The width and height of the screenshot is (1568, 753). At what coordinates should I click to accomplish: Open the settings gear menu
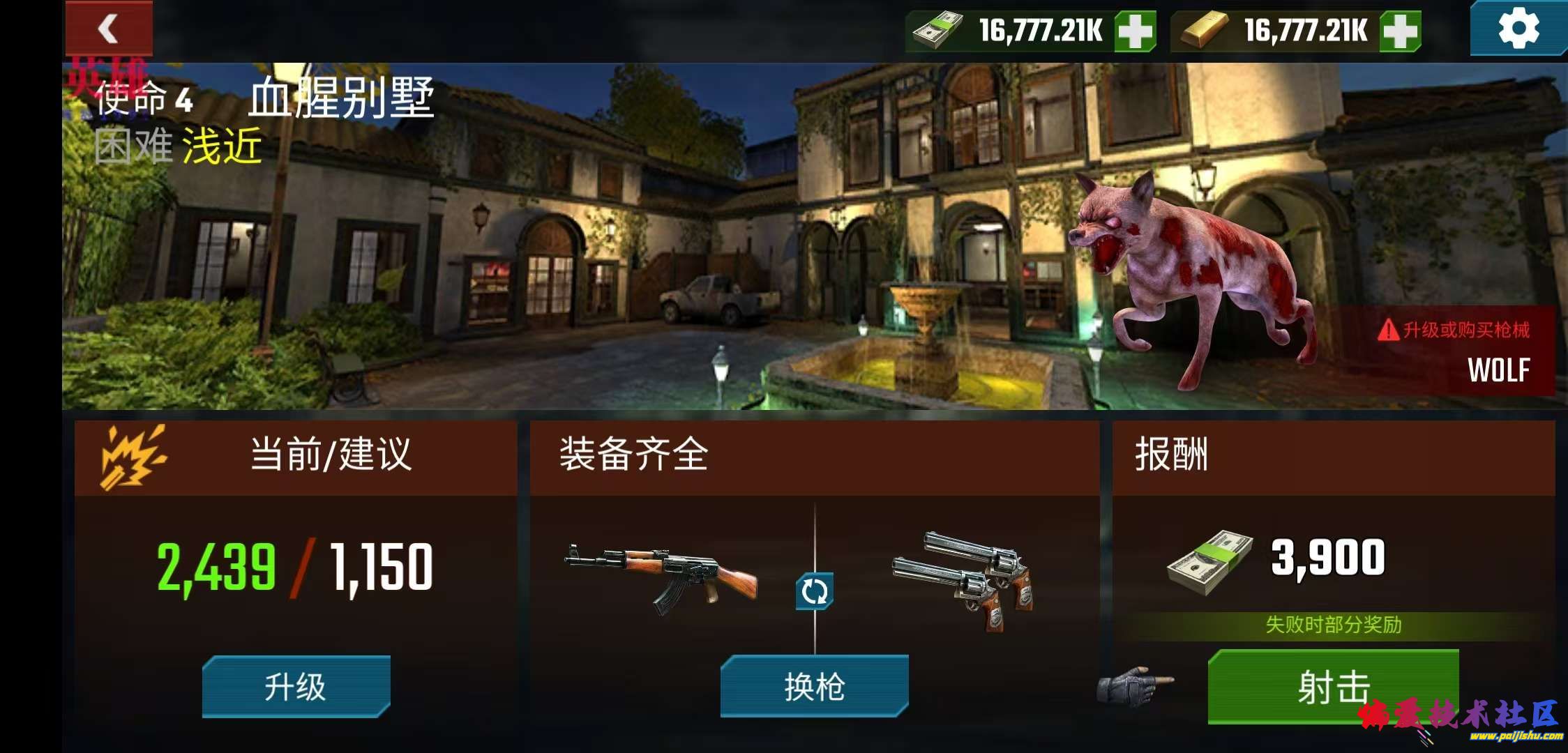point(1519,29)
